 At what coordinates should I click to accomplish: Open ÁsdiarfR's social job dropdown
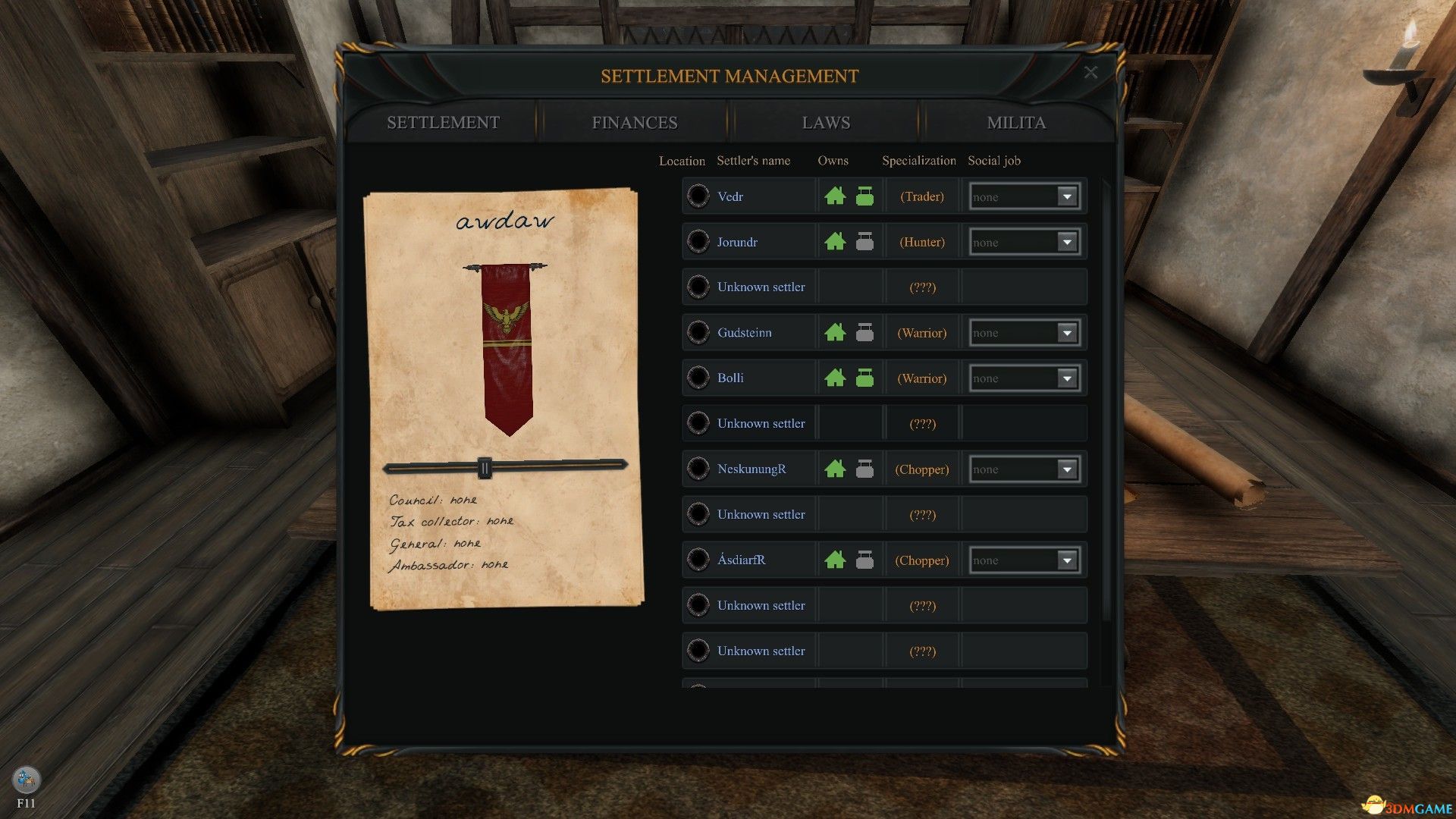pyautogui.click(x=1067, y=560)
